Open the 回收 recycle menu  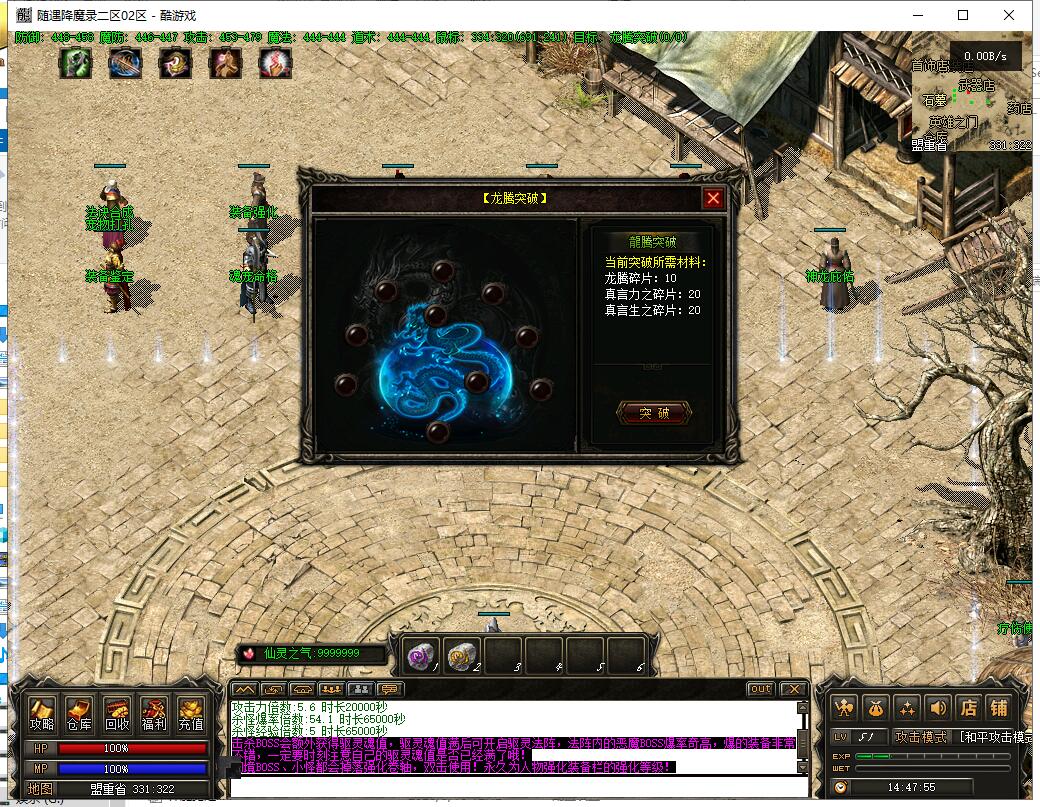tap(117, 714)
